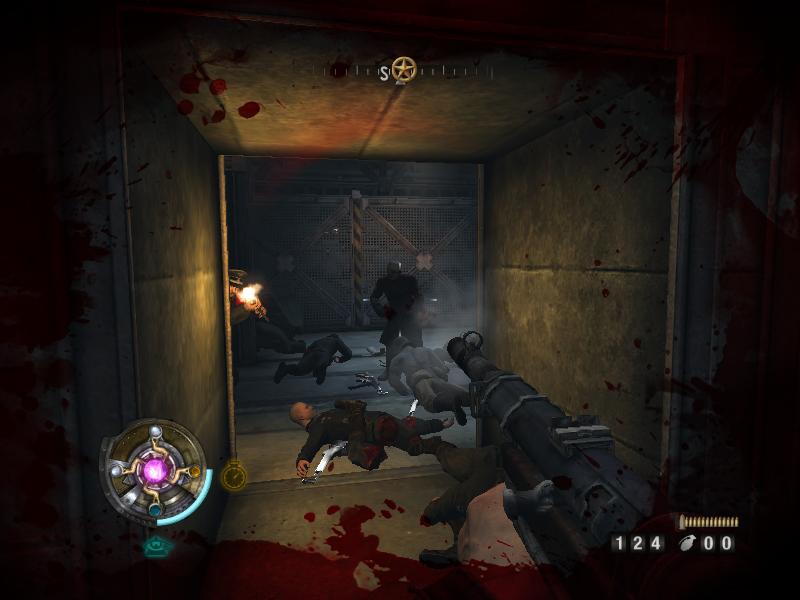Select the Thule medallion with purple crystal

[154, 468]
